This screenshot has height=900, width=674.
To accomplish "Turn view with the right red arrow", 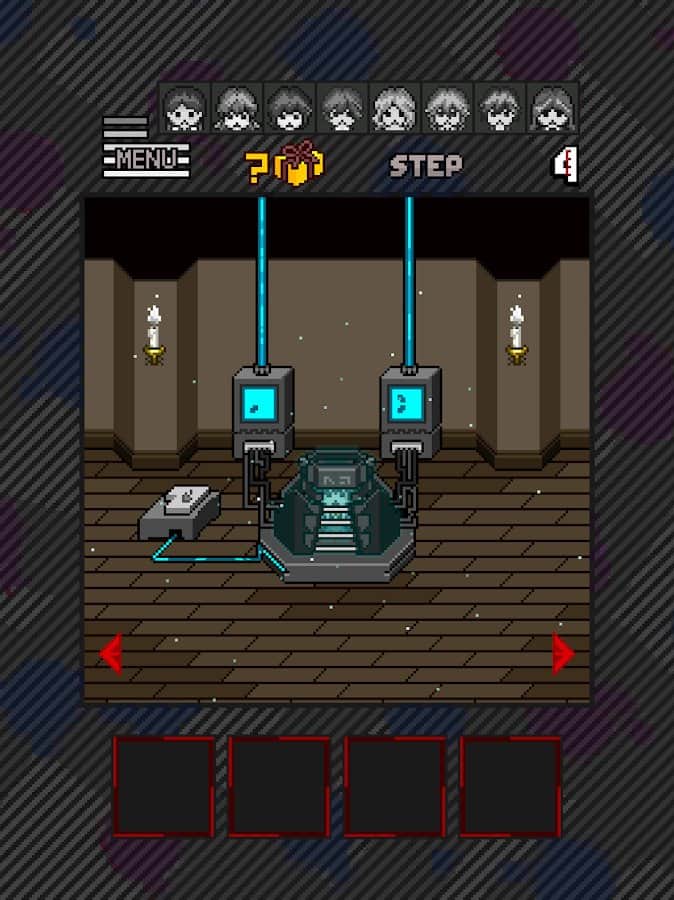I will tap(563, 653).
